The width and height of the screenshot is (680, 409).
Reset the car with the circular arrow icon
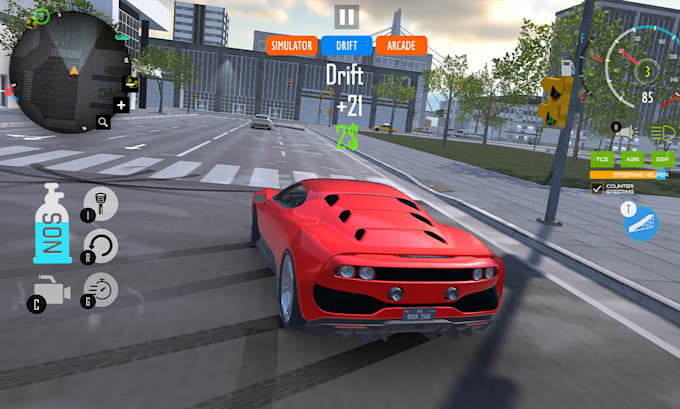[x=100, y=246]
